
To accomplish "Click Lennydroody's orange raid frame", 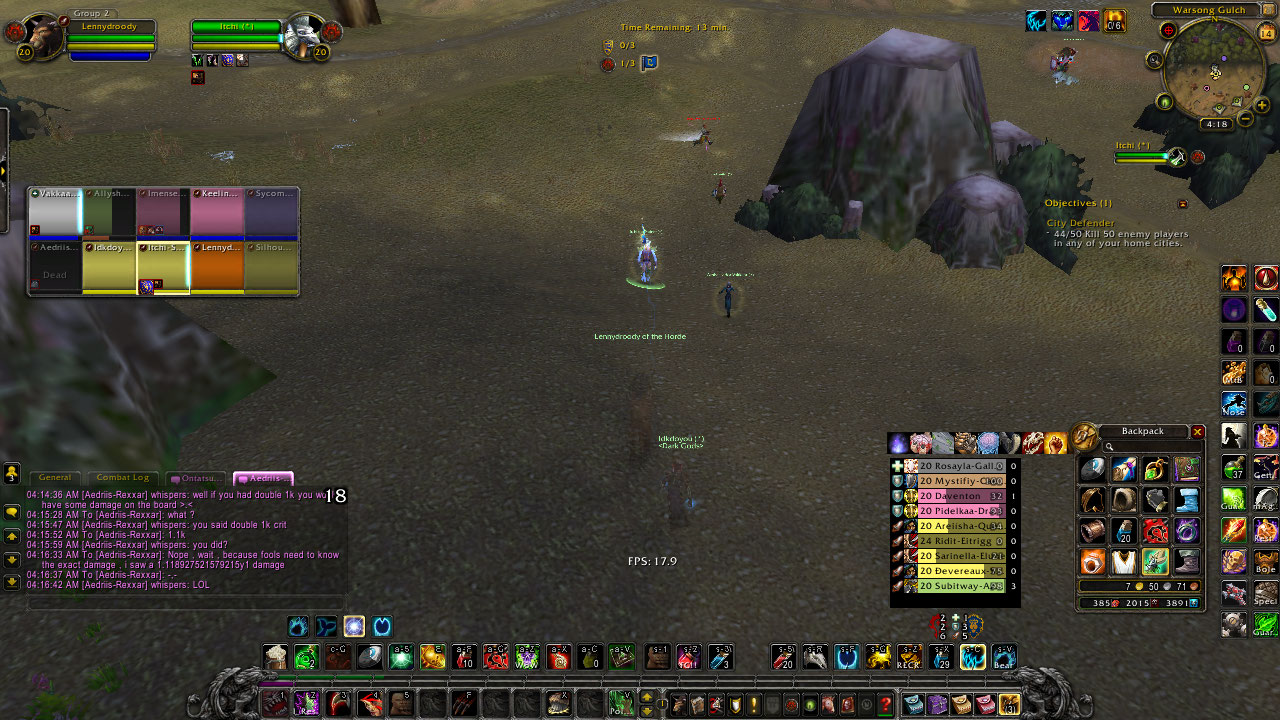I will [x=217, y=267].
